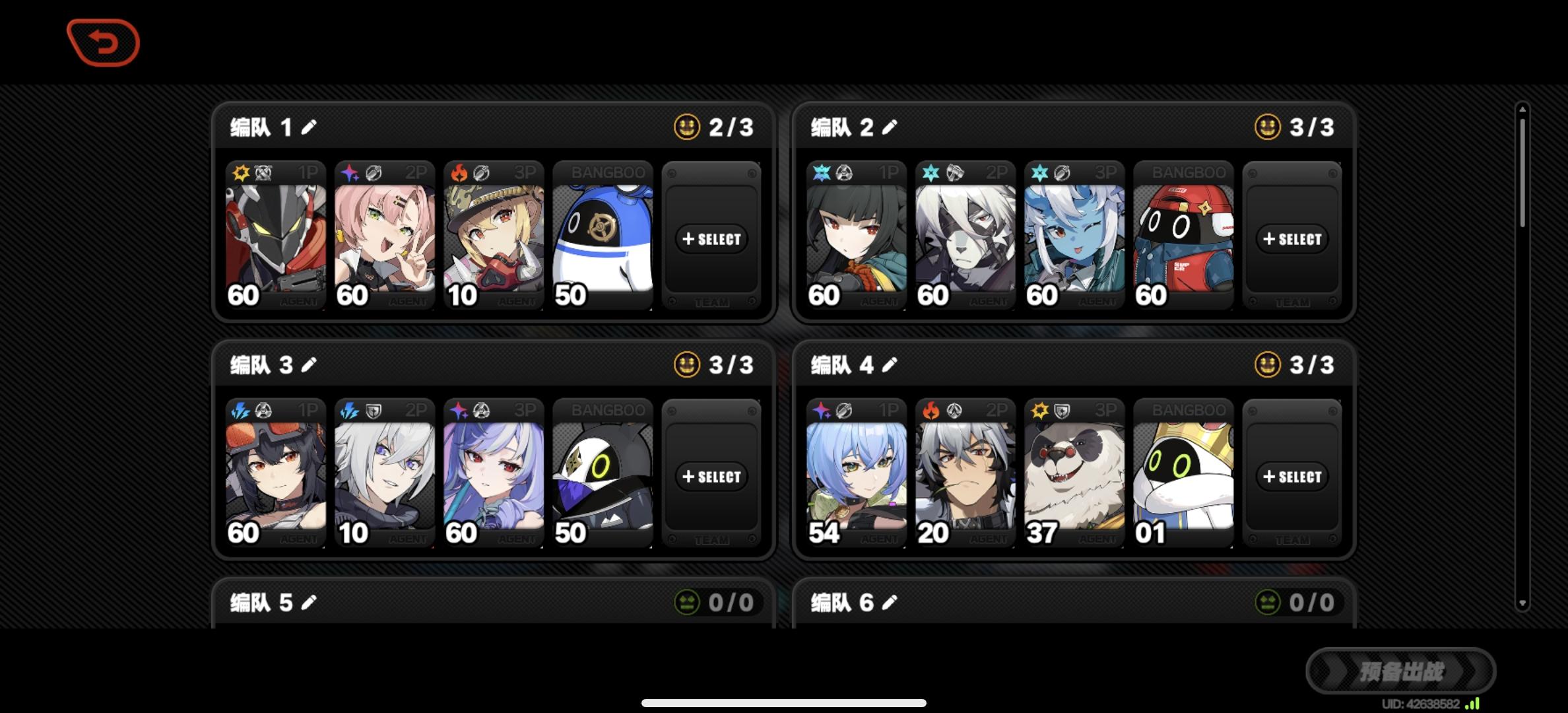Click the +SELECT button in 编队 4
This screenshot has height=713, width=1568.
click(1292, 476)
